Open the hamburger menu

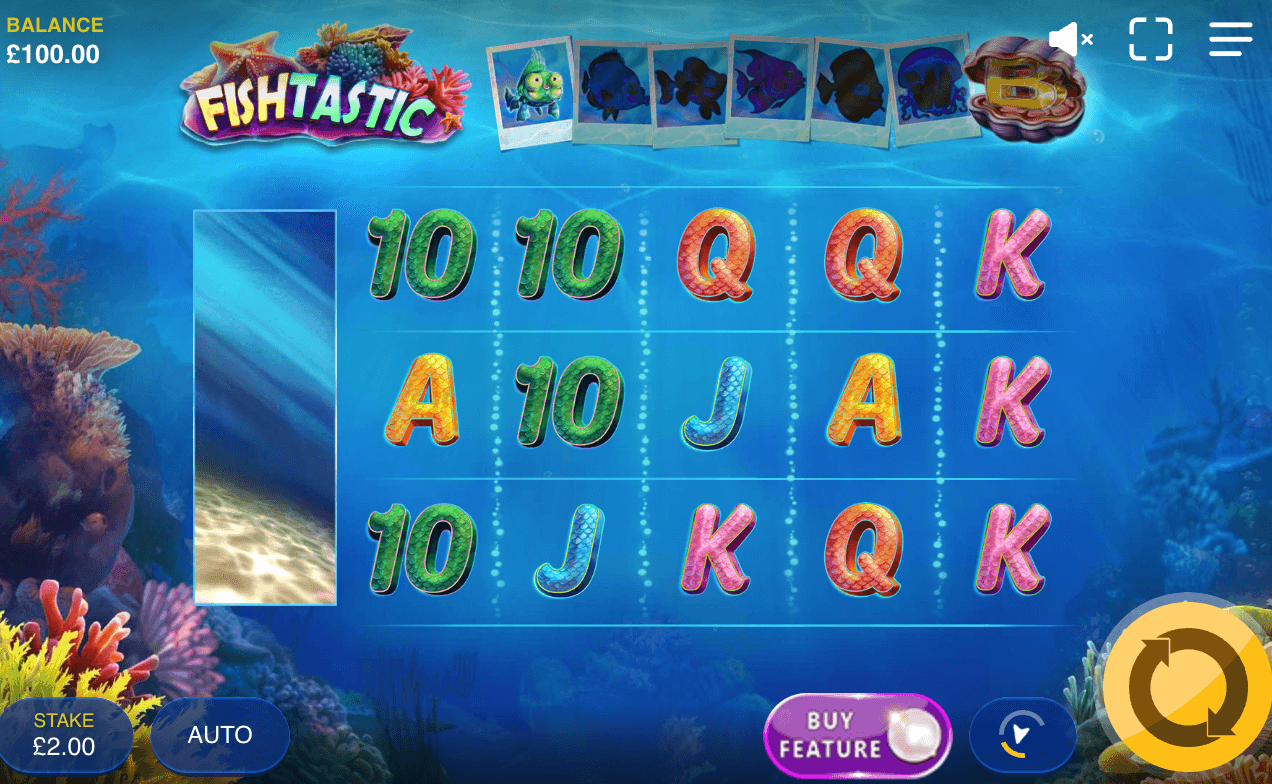click(x=1230, y=40)
